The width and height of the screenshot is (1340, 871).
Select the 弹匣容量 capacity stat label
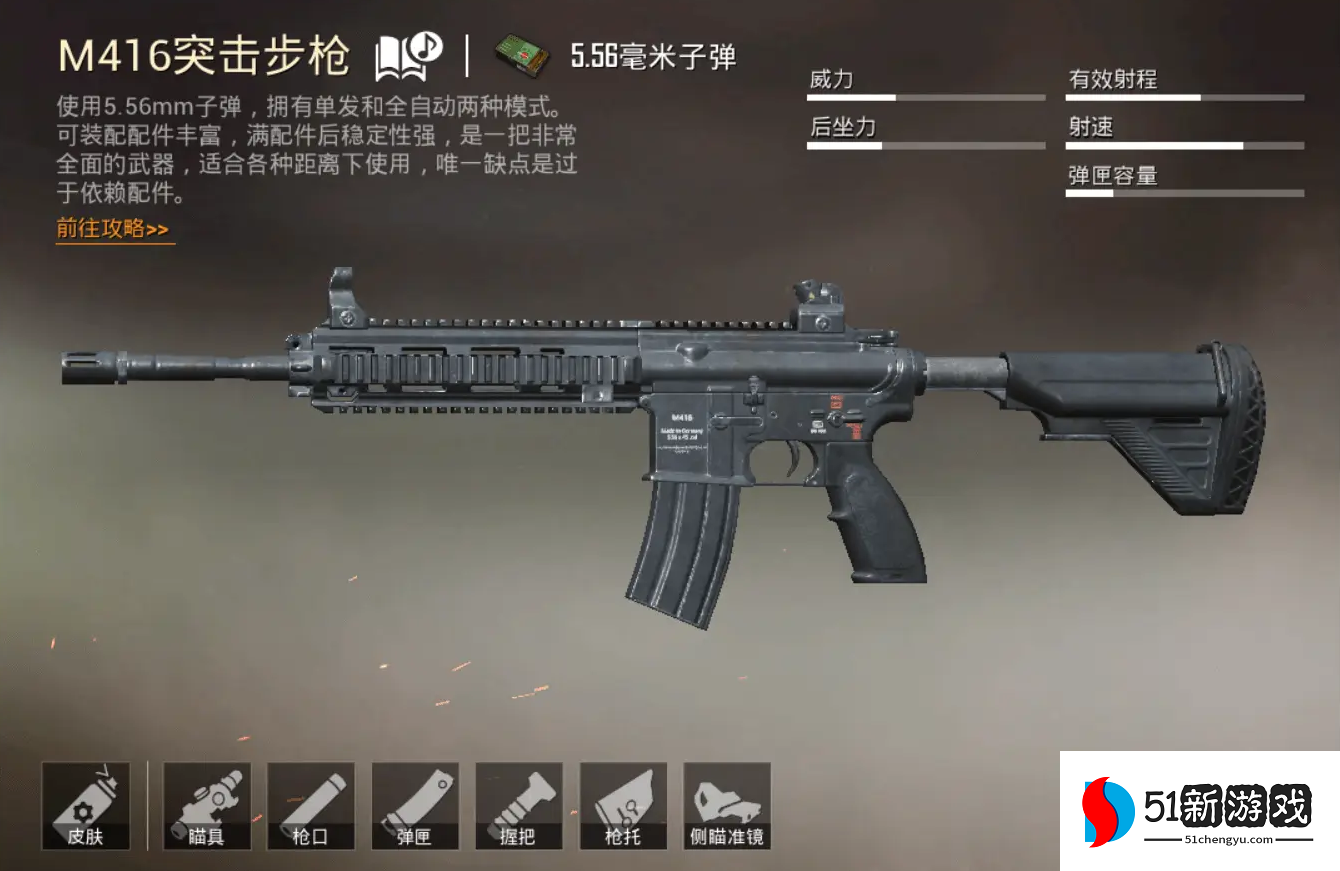[1110, 176]
